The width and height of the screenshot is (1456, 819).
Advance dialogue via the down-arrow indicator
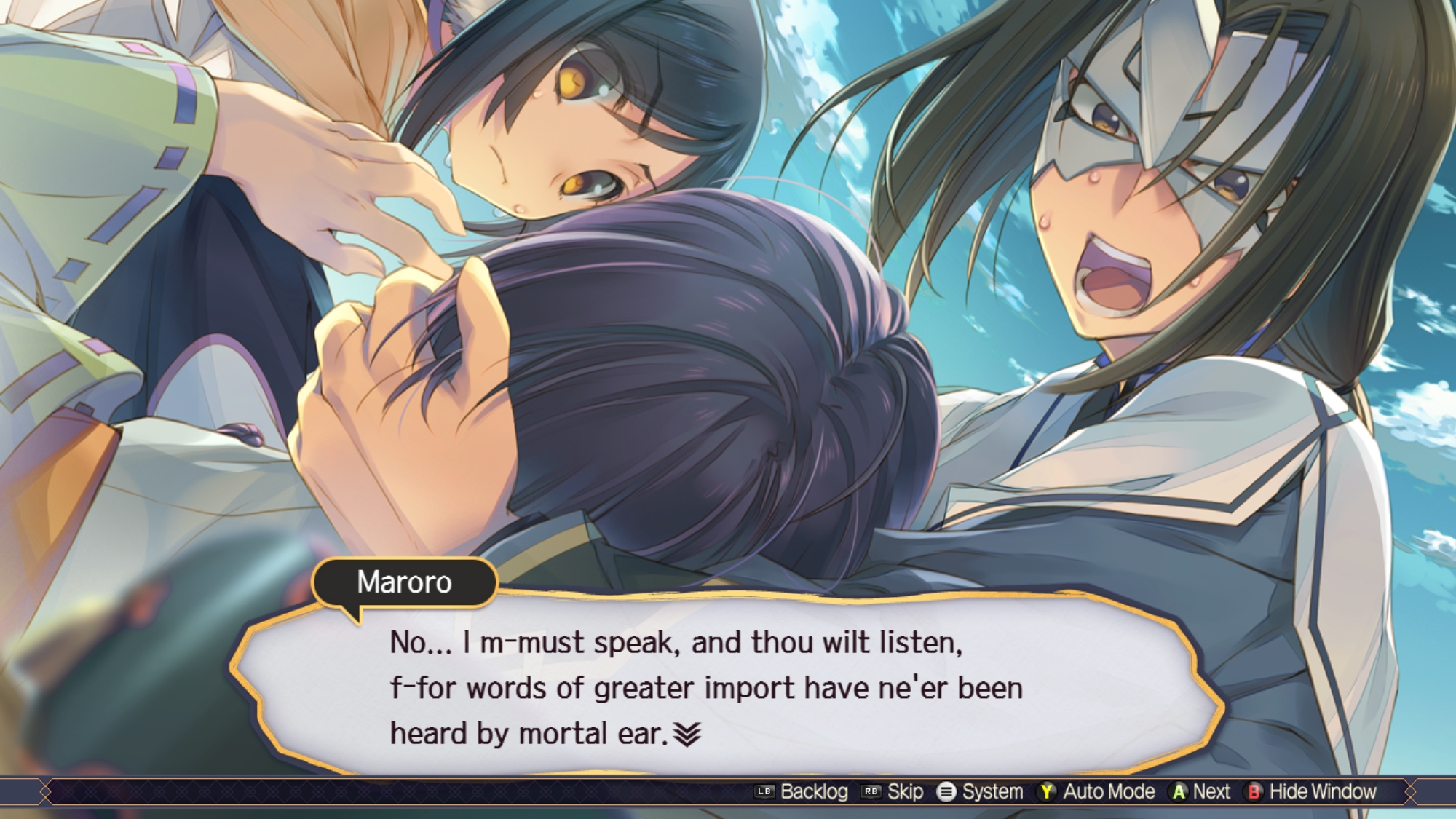[687, 735]
